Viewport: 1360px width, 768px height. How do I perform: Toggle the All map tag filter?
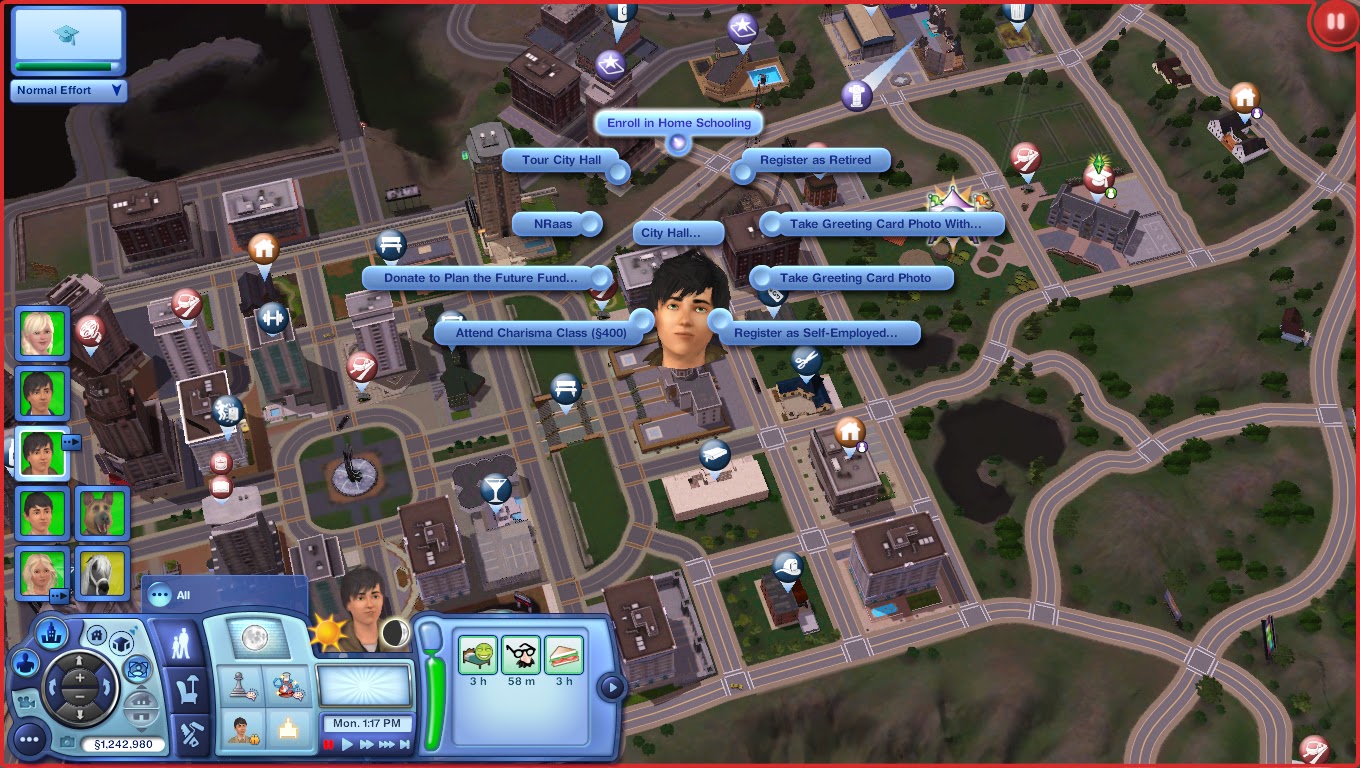162,594
